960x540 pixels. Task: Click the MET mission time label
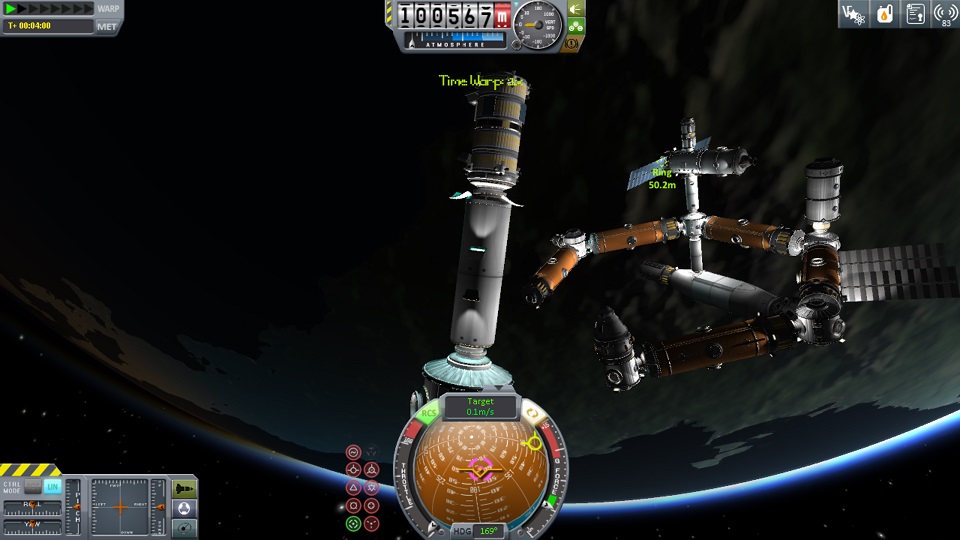108,26
